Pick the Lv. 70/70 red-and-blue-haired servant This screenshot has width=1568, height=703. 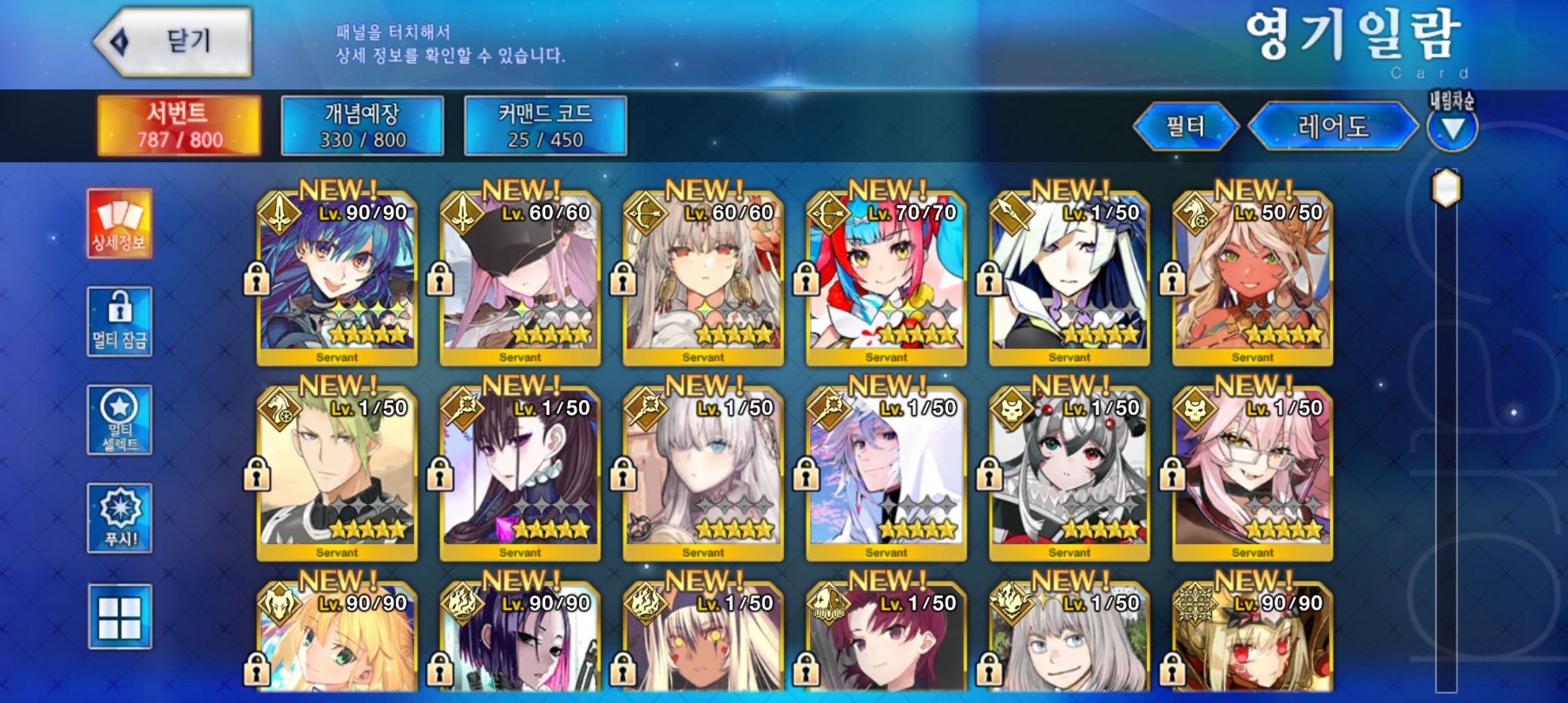(886, 278)
